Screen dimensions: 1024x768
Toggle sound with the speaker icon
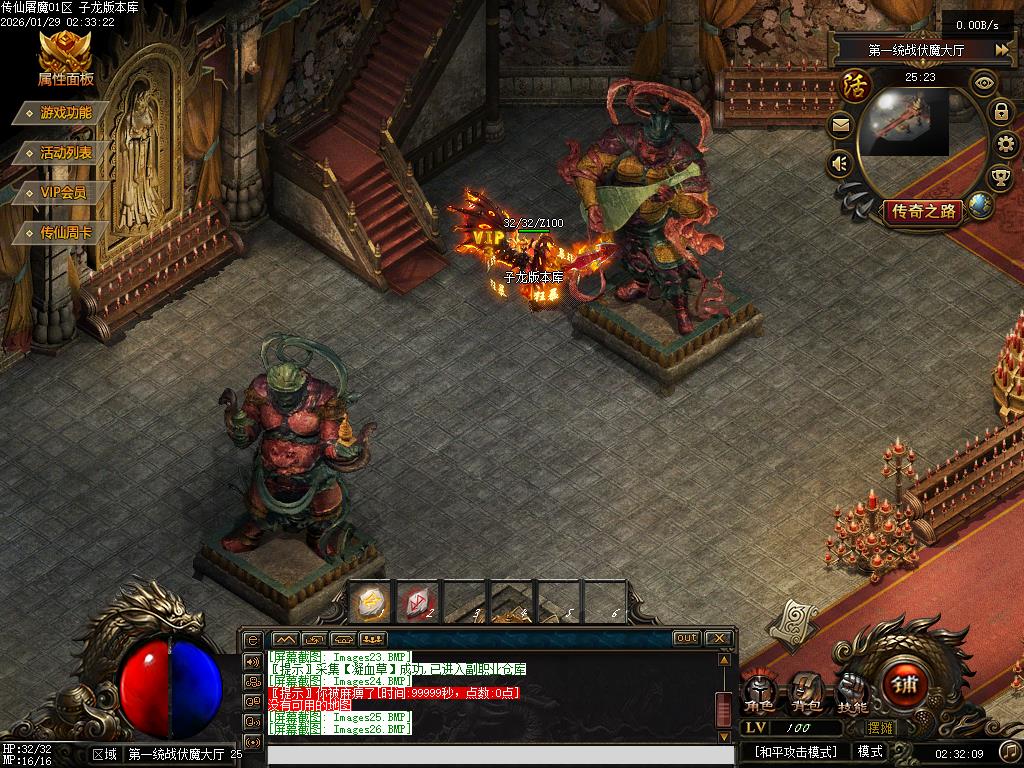point(840,163)
